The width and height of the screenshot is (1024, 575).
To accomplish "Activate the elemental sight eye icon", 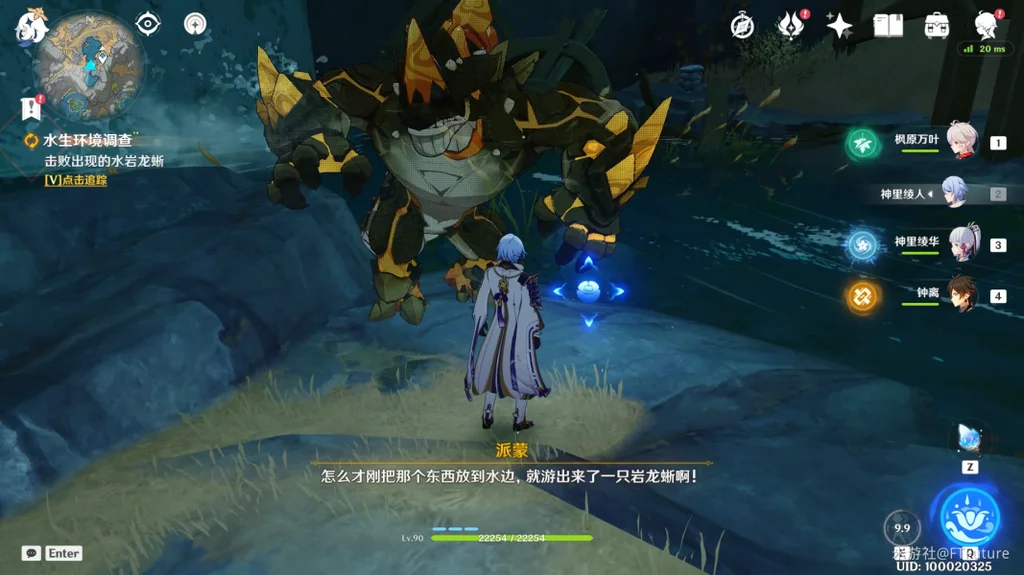I will pyautogui.click(x=148, y=23).
